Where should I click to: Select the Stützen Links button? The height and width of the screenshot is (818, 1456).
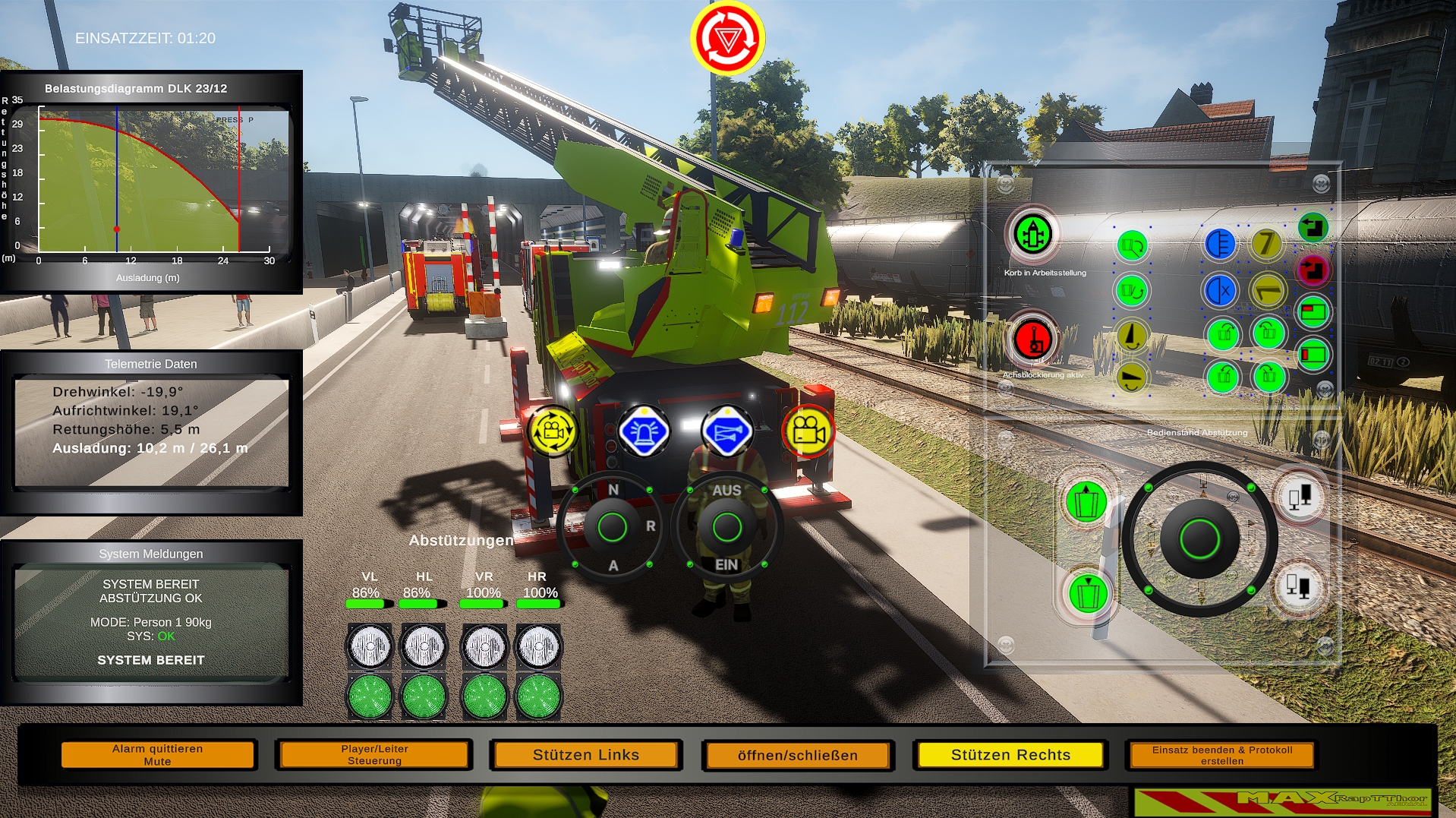(585, 754)
